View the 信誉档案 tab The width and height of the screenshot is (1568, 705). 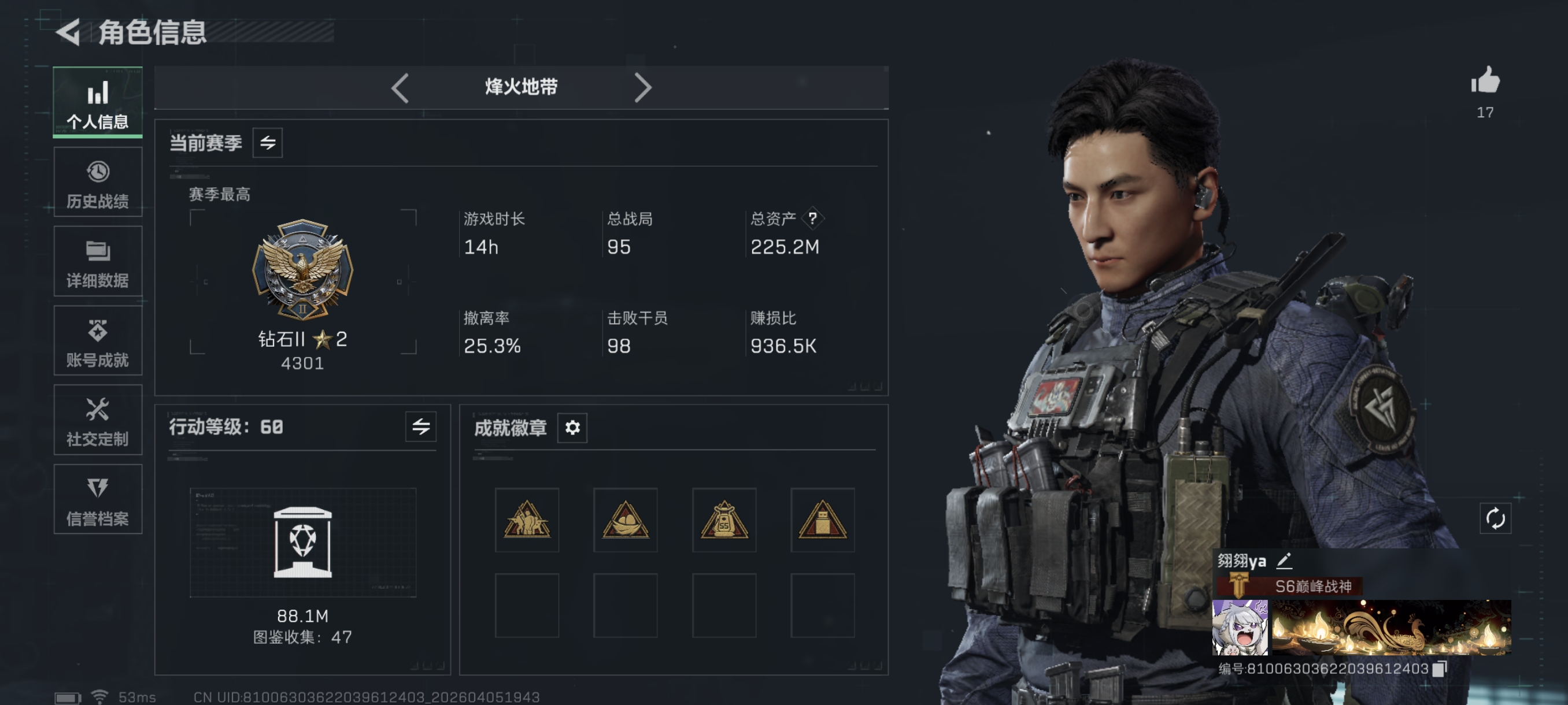click(97, 499)
